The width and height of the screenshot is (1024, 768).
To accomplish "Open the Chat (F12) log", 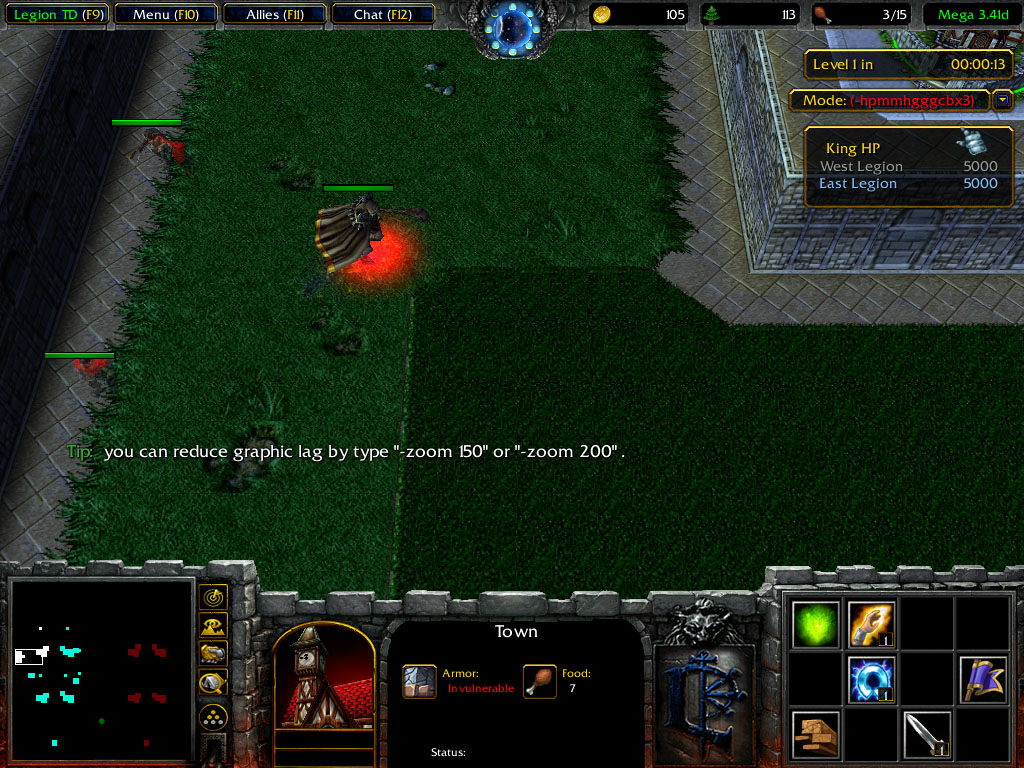I will coord(382,15).
